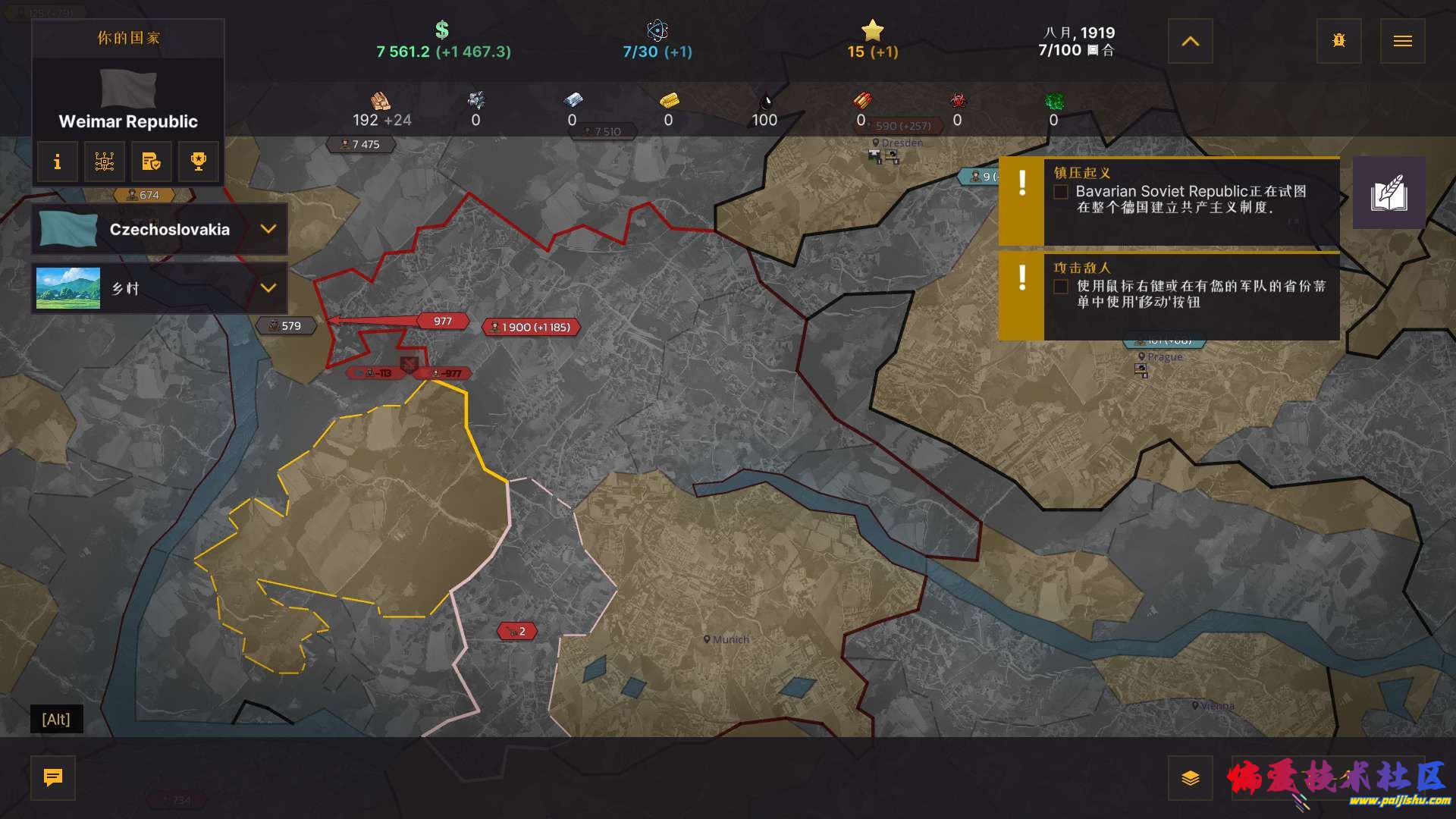This screenshot has height=819, width=1456.
Task: Open the hamburger main menu
Action: [1402, 41]
